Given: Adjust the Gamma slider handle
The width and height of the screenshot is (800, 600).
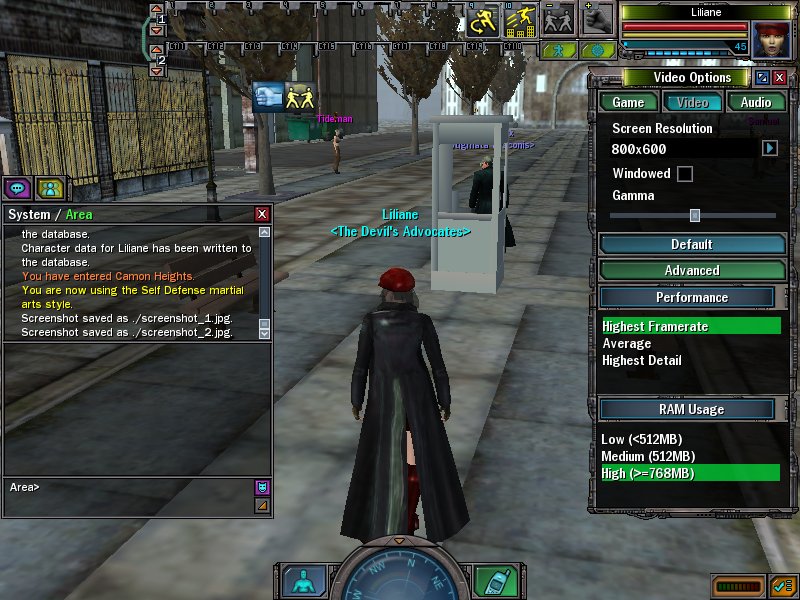Looking at the screenshot, I should click(x=694, y=215).
